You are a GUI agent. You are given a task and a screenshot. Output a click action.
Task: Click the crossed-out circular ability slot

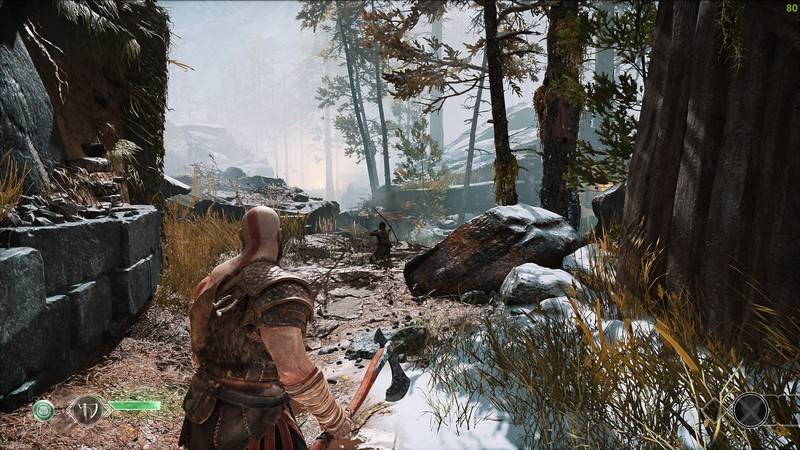pos(750,409)
